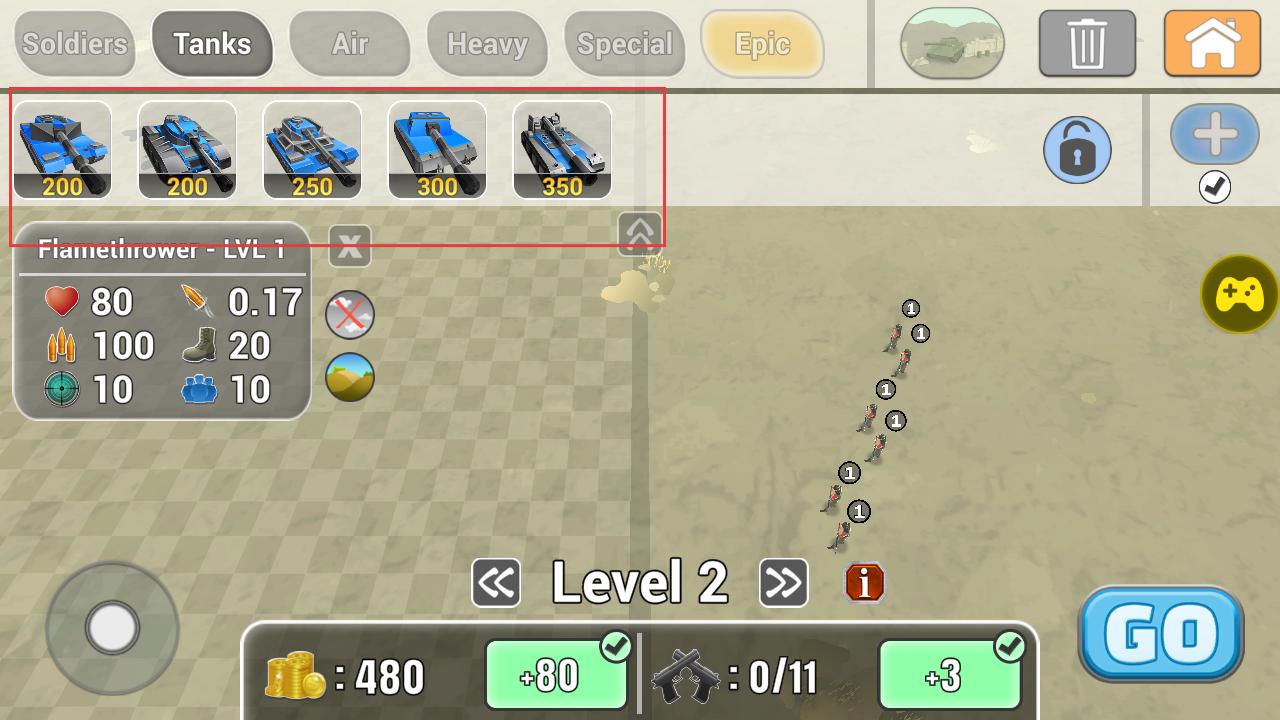The height and width of the screenshot is (720, 1280).
Task: Start the battle with GO
Action: tap(1160, 633)
